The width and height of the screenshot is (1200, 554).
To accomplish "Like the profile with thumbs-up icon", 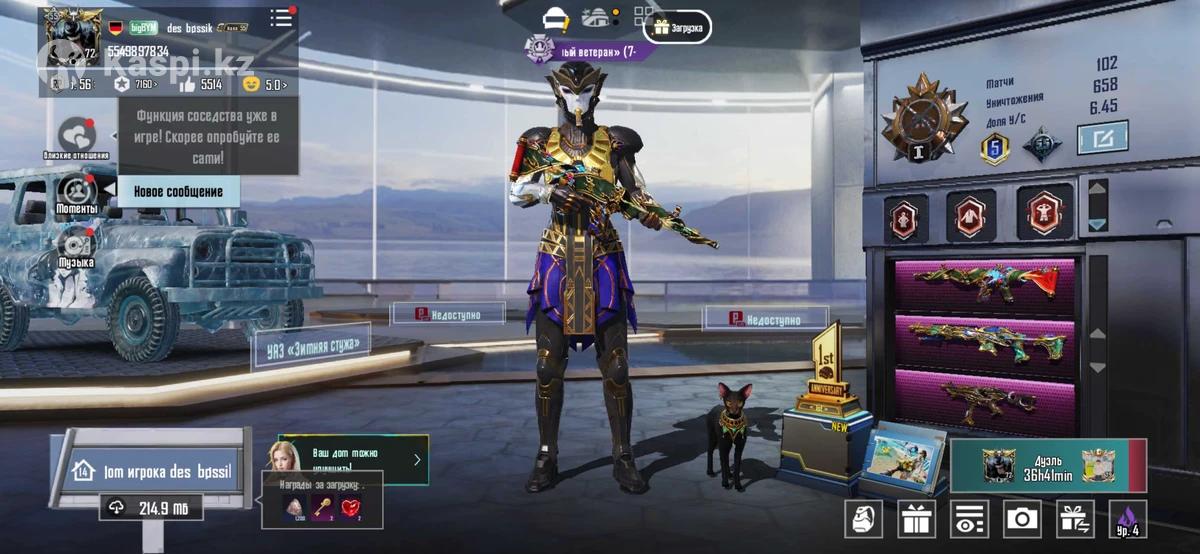I will point(183,85).
